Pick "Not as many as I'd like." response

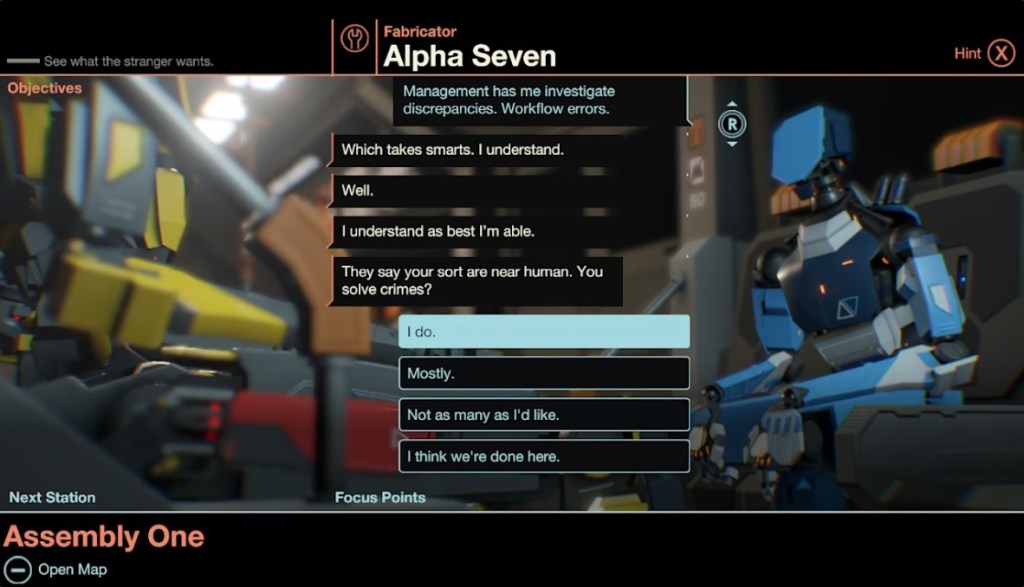click(x=544, y=415)
